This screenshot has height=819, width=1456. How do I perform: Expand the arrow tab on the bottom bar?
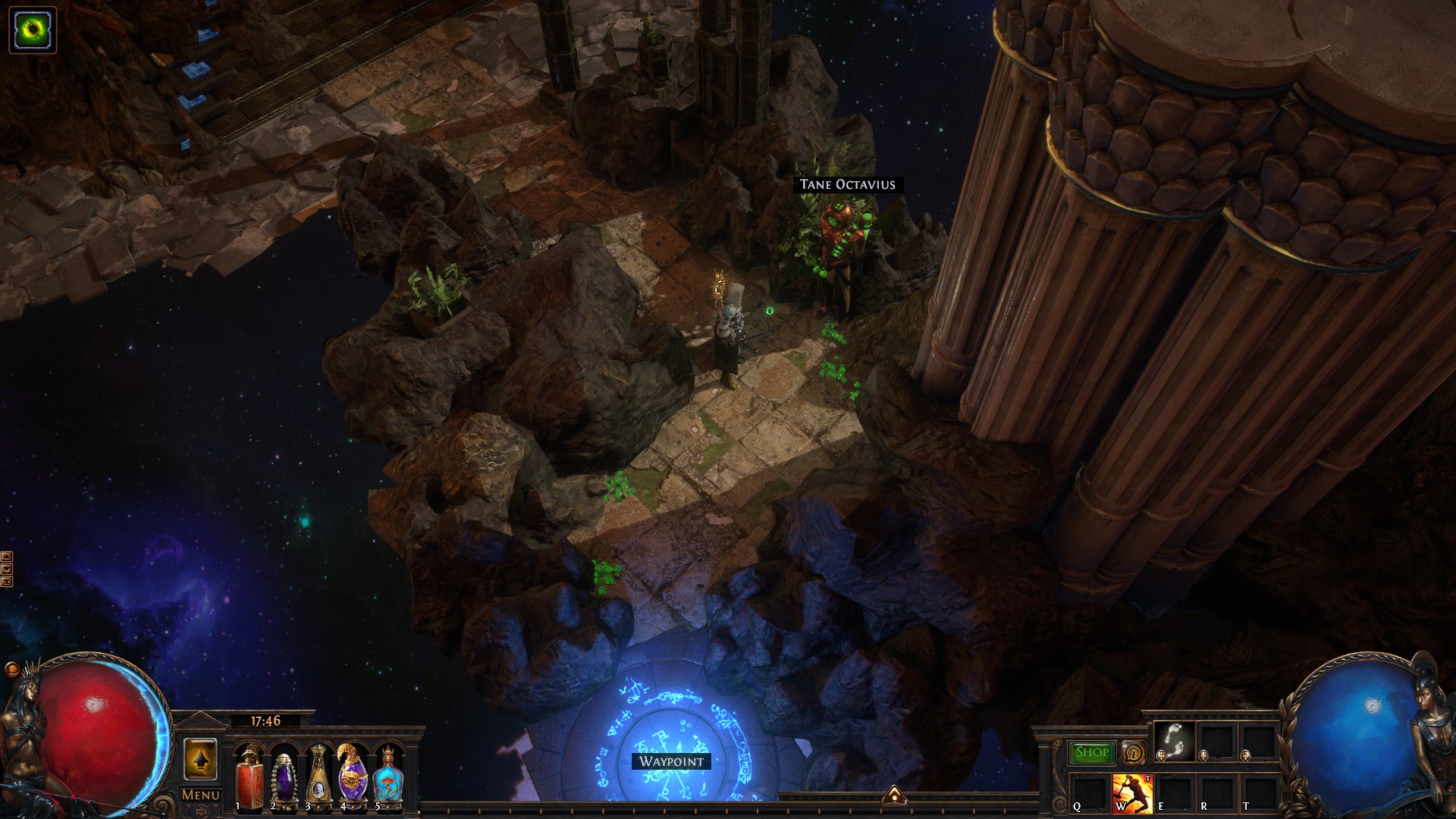[x=895, y=794]
